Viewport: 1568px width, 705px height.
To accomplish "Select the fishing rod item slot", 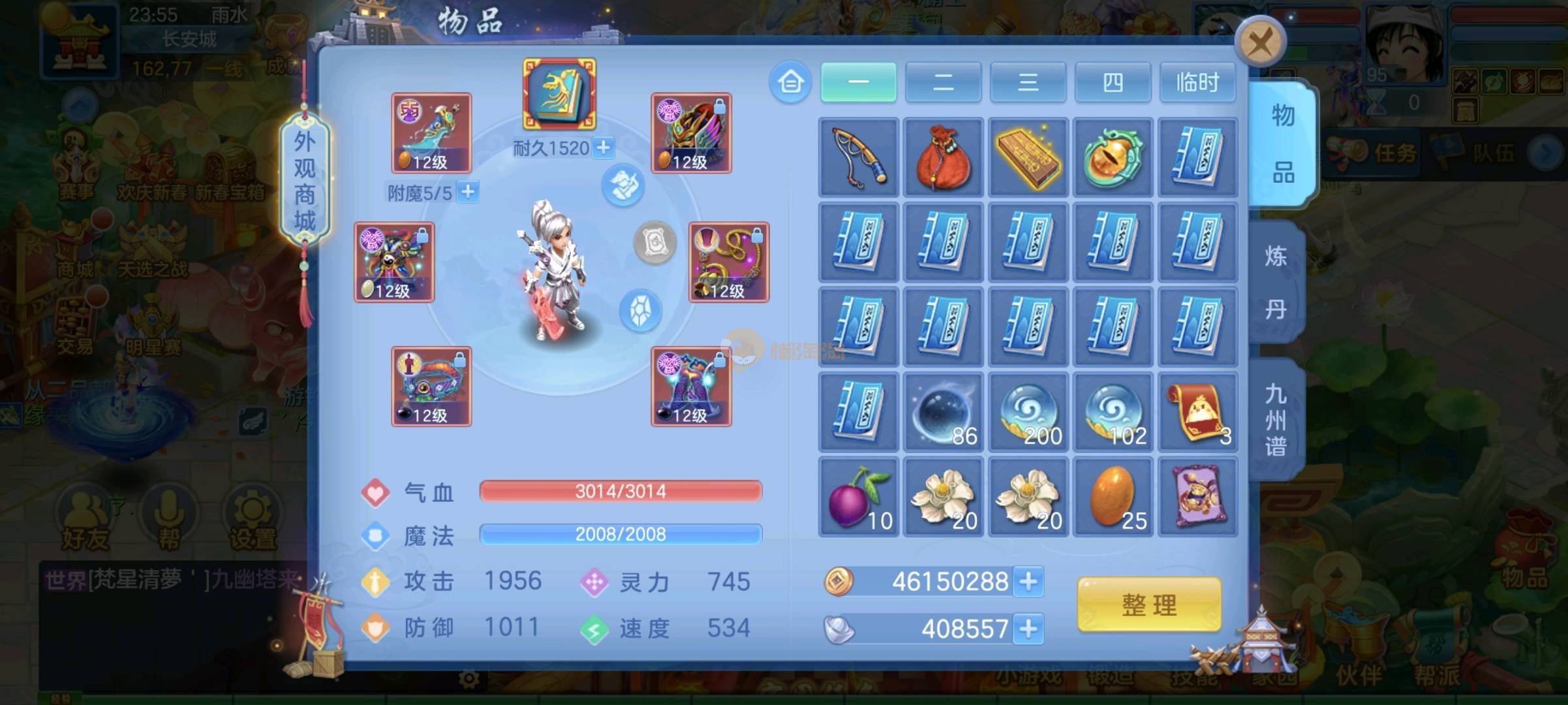I will point(859,157).
